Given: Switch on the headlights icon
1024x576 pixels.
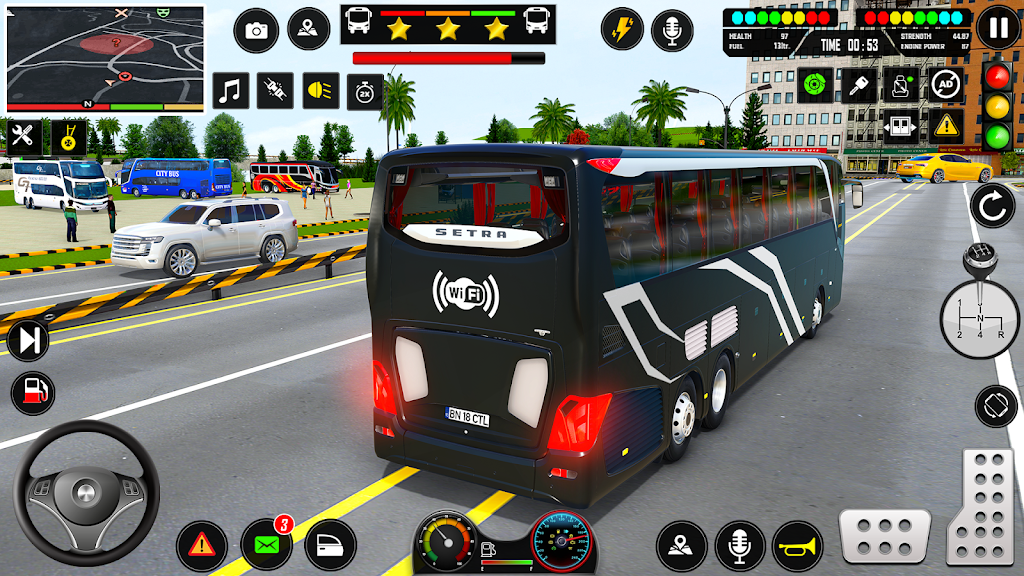Looking at the screenshot, I should click(319, 91).
